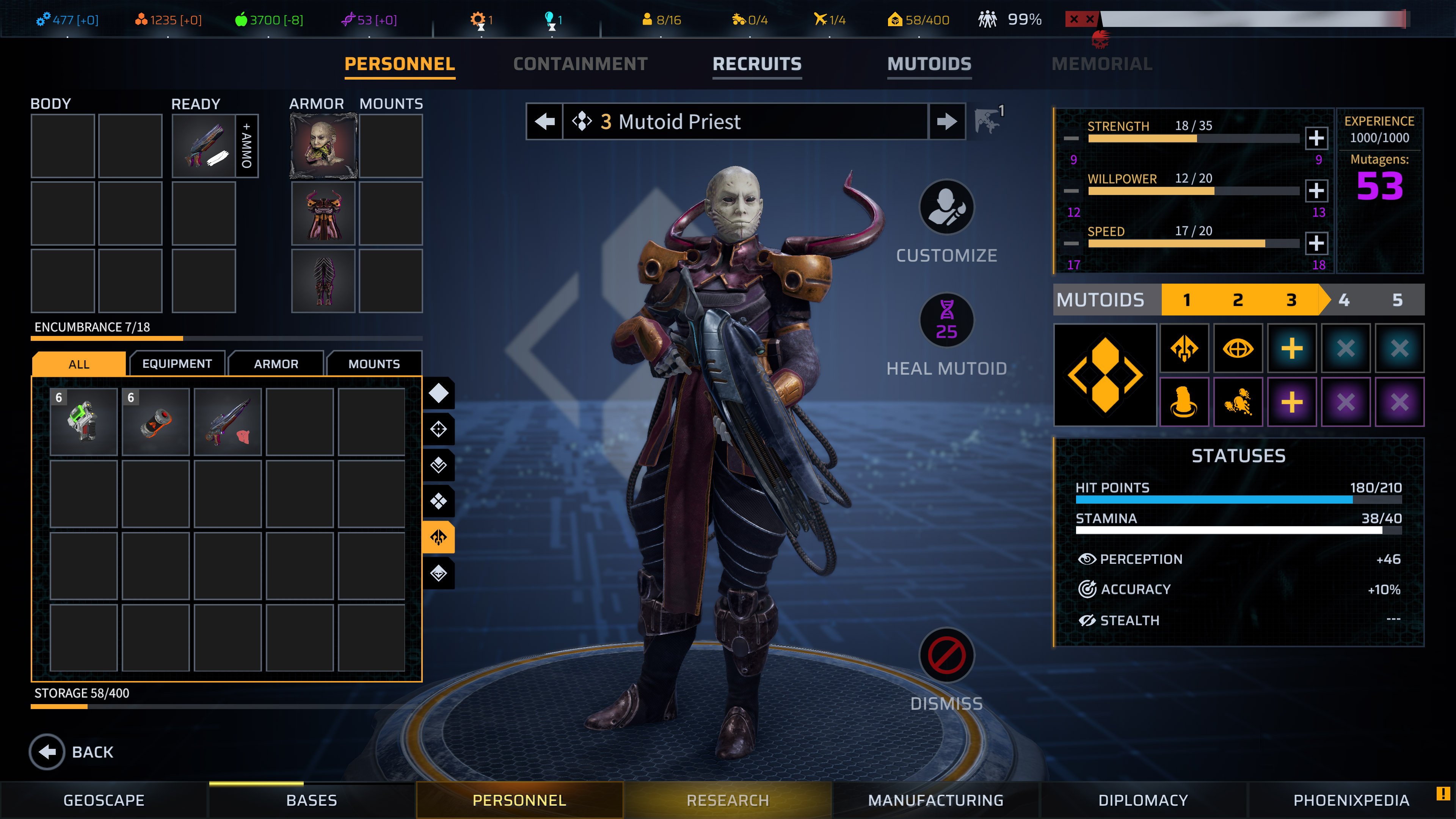Click the Mutagens resource icon in top bar
Screen dimensions: 1456x819
coord(349,19)
